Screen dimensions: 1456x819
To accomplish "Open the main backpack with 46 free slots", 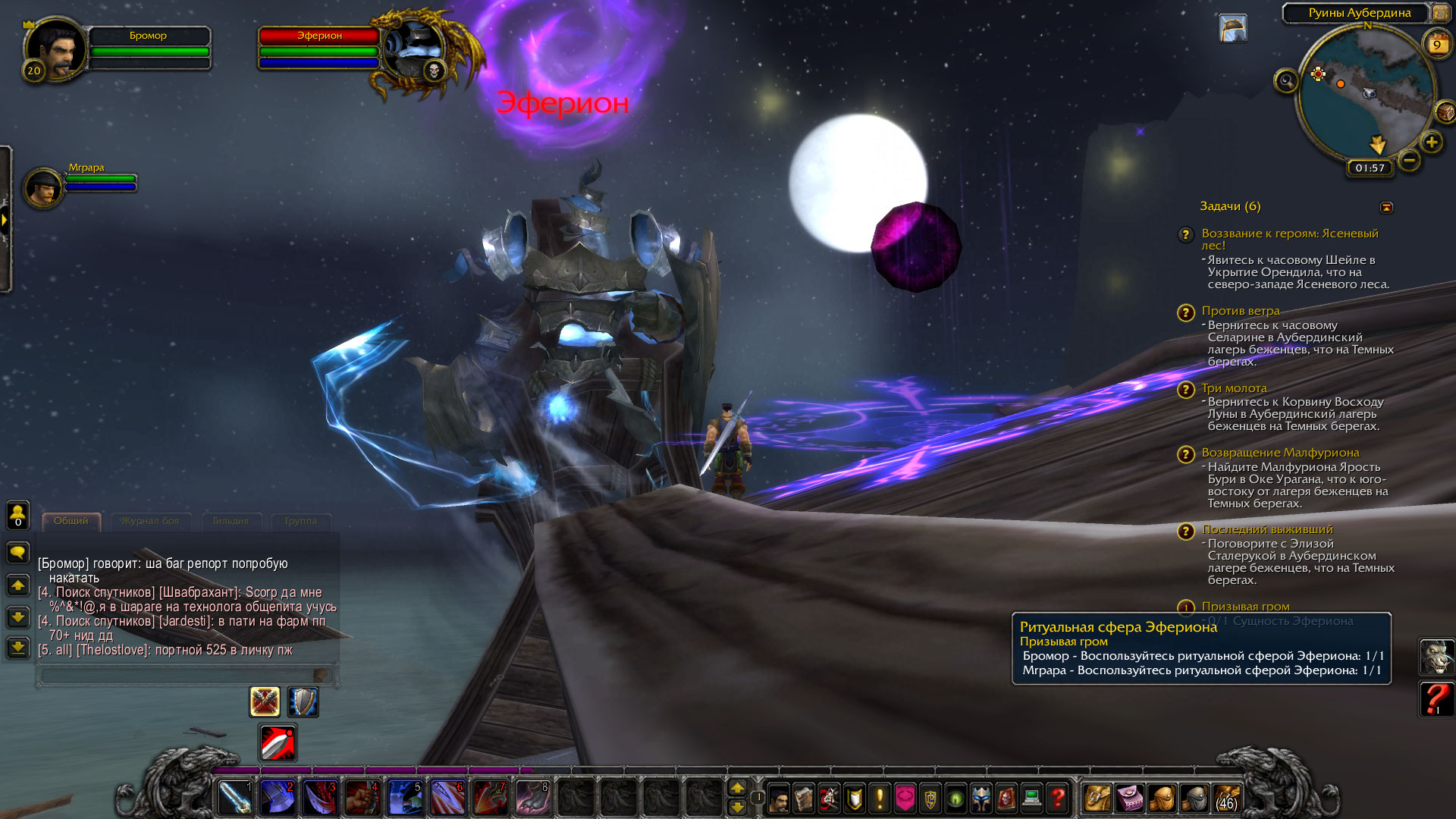I will click(1225, 799).
